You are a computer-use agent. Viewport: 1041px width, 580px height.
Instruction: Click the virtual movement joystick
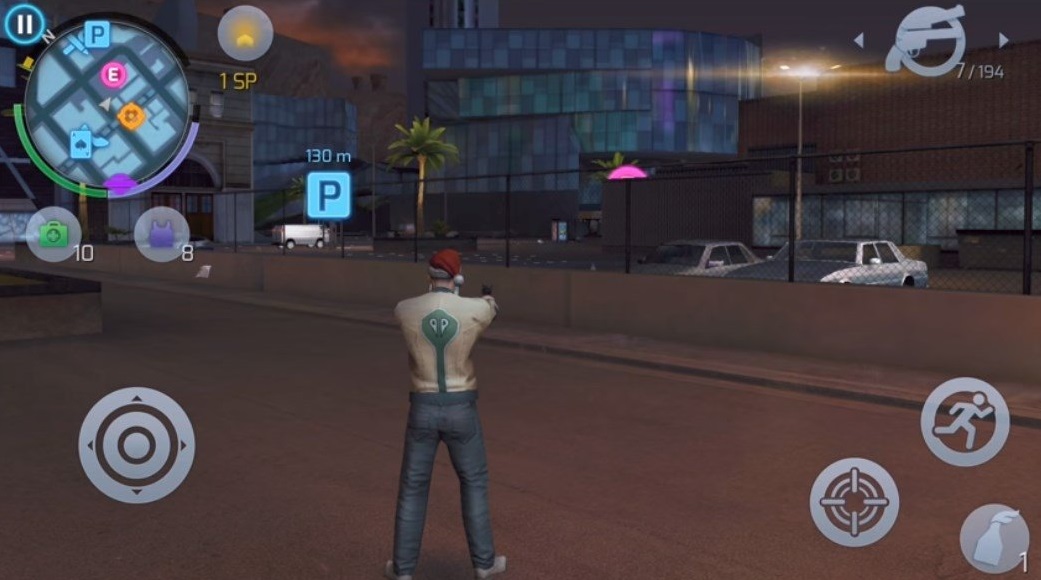click(136, 444)
